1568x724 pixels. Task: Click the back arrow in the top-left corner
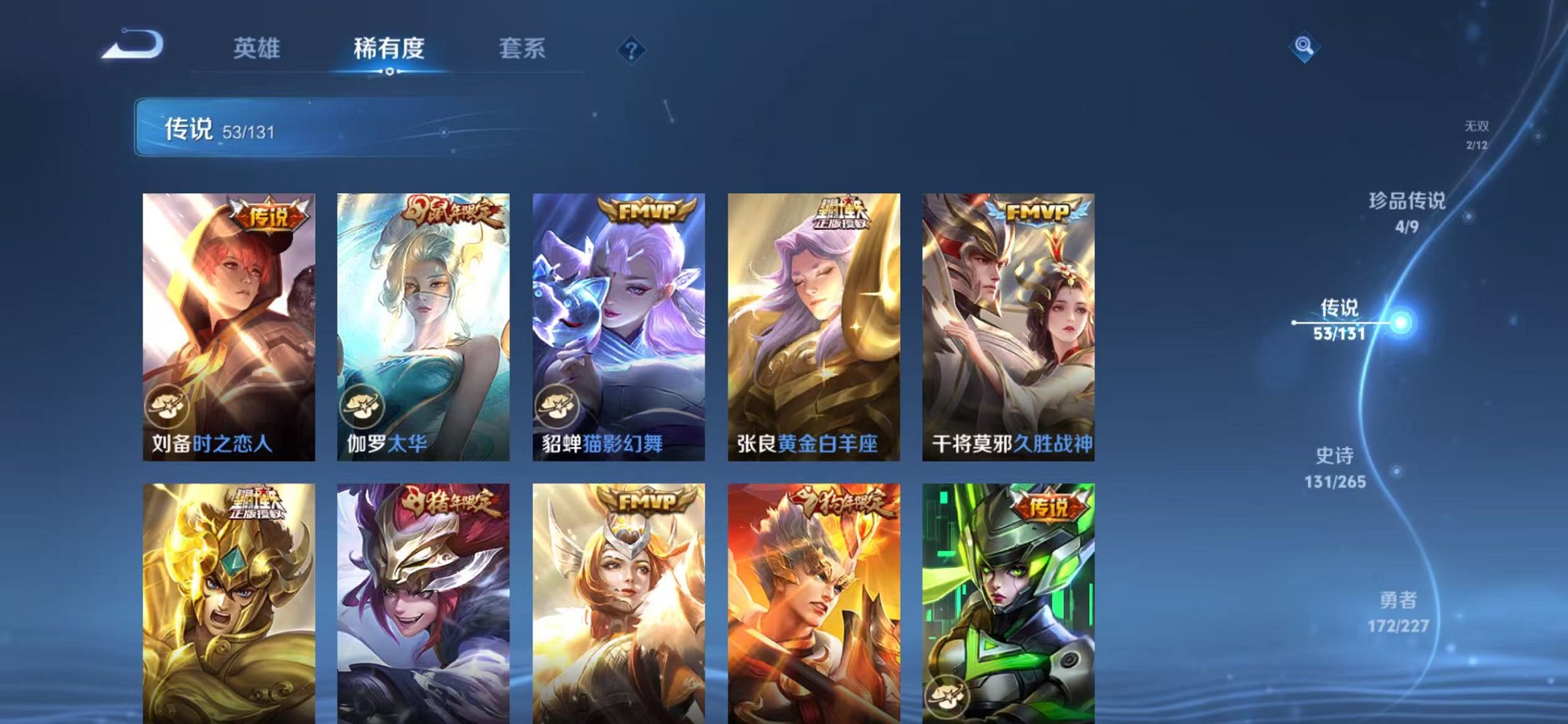133,45
